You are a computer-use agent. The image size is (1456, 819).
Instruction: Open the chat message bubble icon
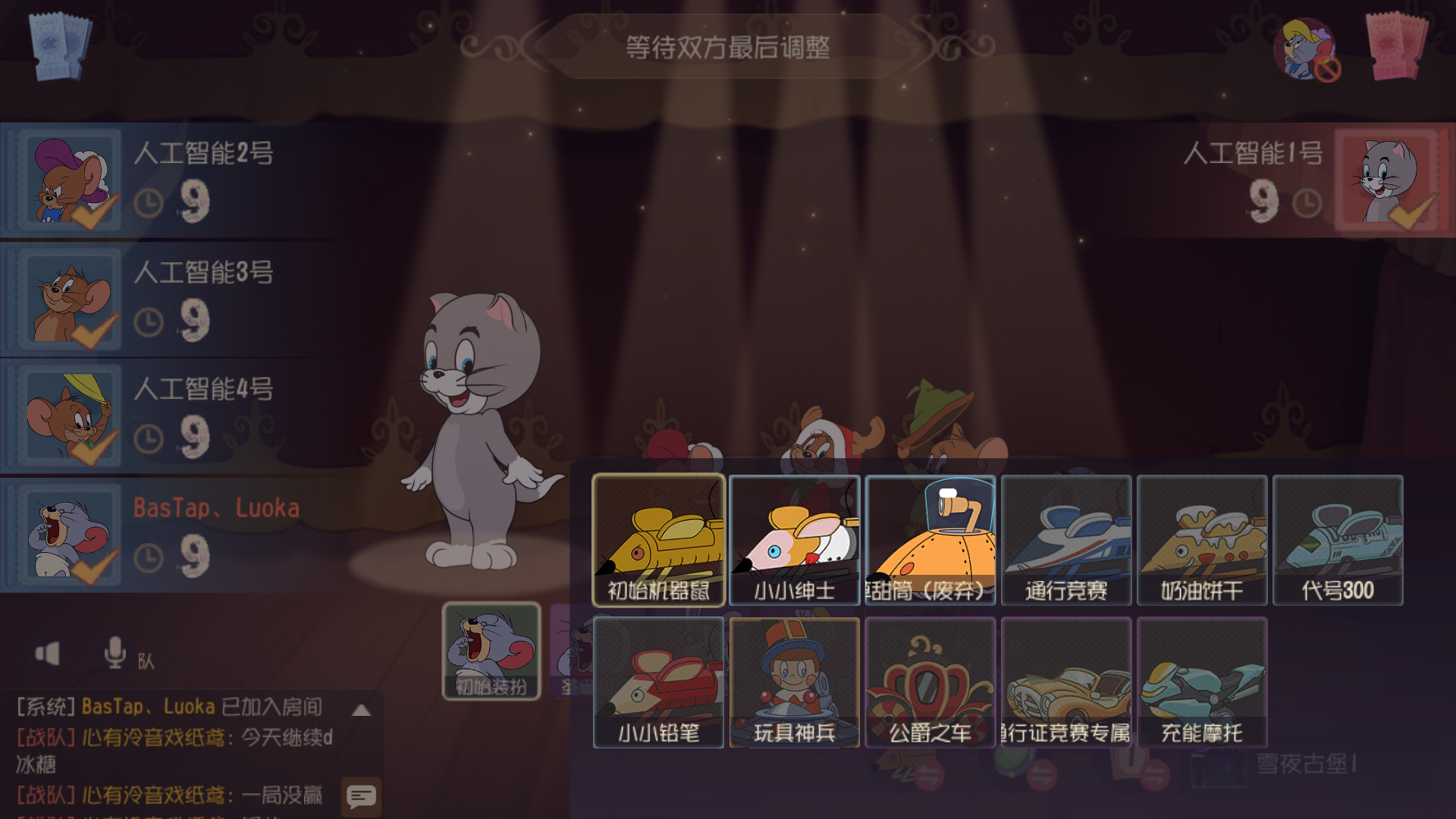pyautogui.click(x=361, y=796)
